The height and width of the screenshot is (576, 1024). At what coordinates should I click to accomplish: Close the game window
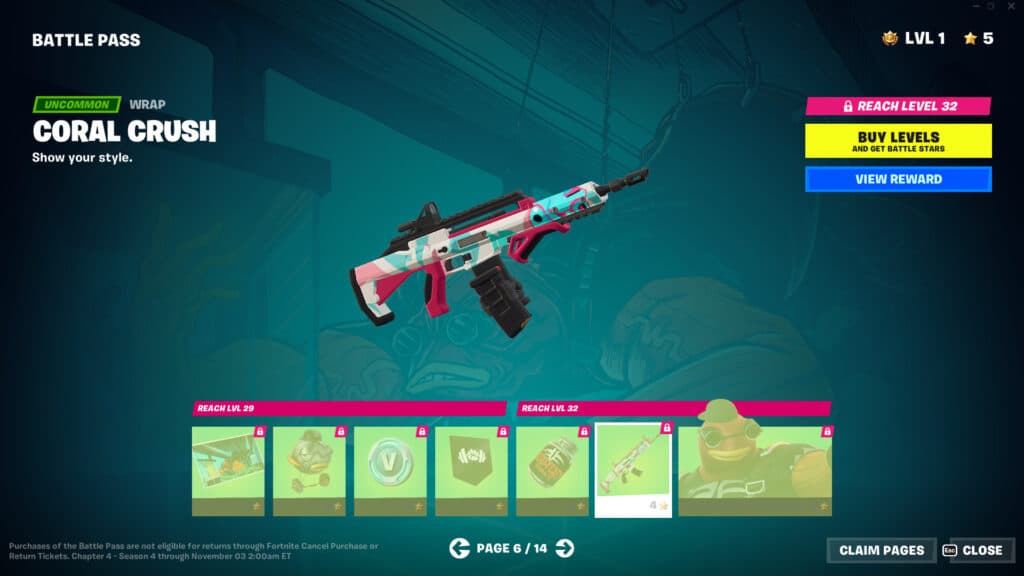pyautogui.click(x=1011, y=6)
